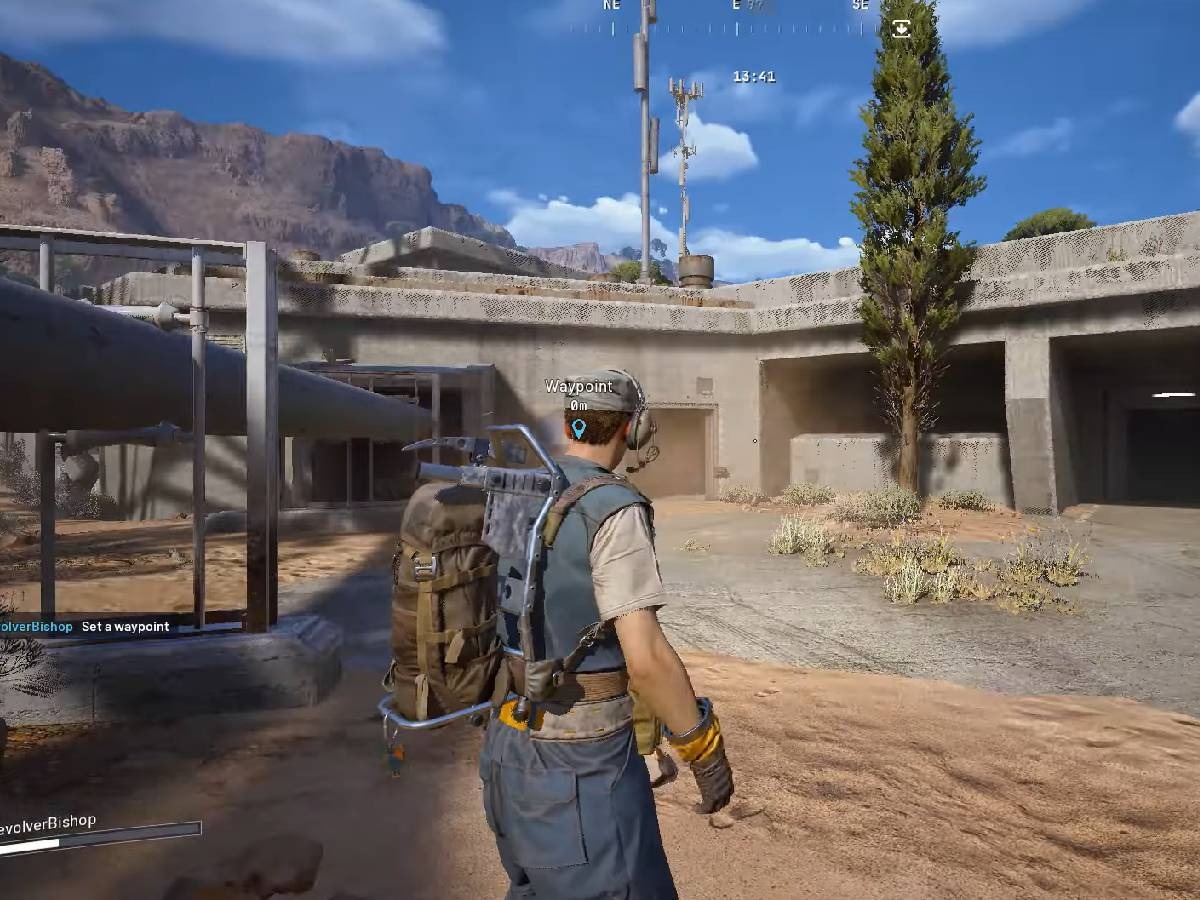The height and width of the screenshot is (900, 1200).
Task: Click the blue Waypoint pin marker
Action: tap(578, 429)
